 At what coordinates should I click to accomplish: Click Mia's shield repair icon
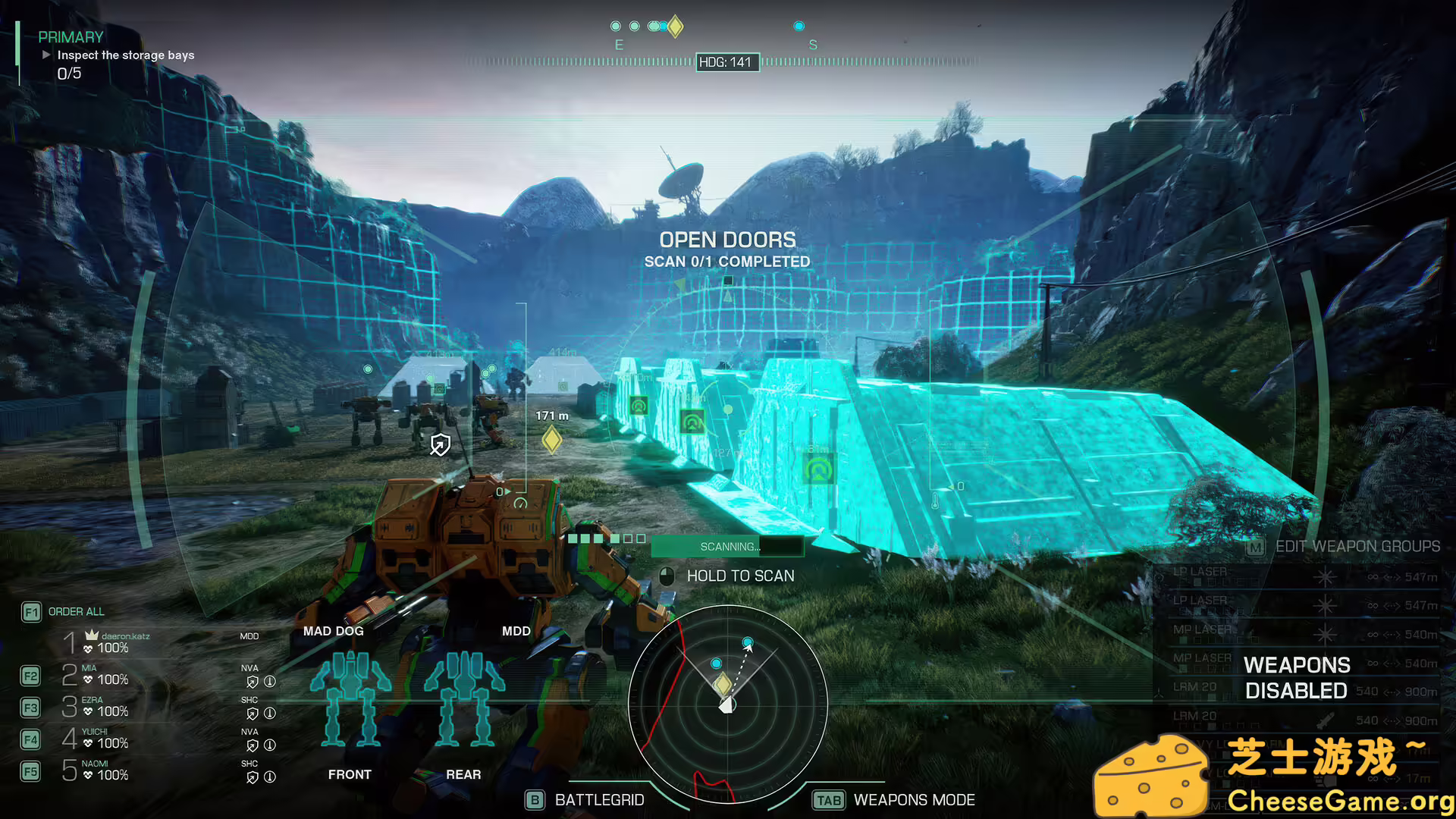253,682
